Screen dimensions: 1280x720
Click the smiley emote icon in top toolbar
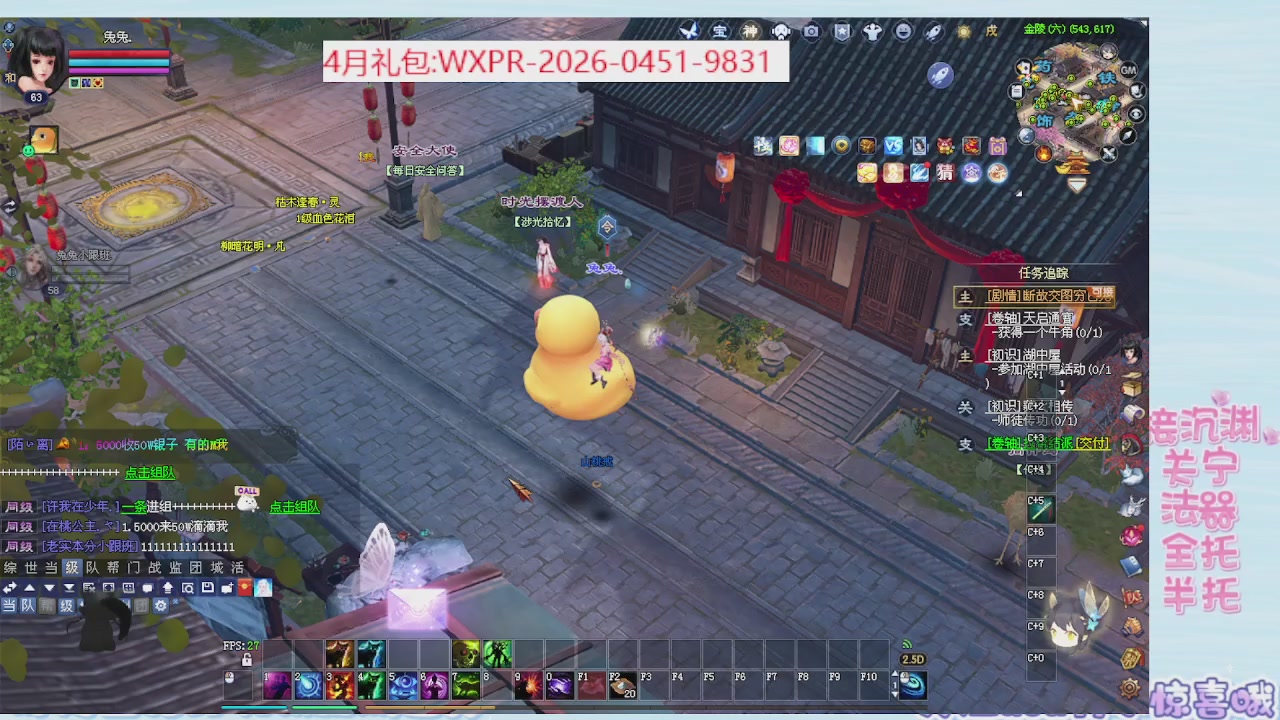(x=904, y=30)
